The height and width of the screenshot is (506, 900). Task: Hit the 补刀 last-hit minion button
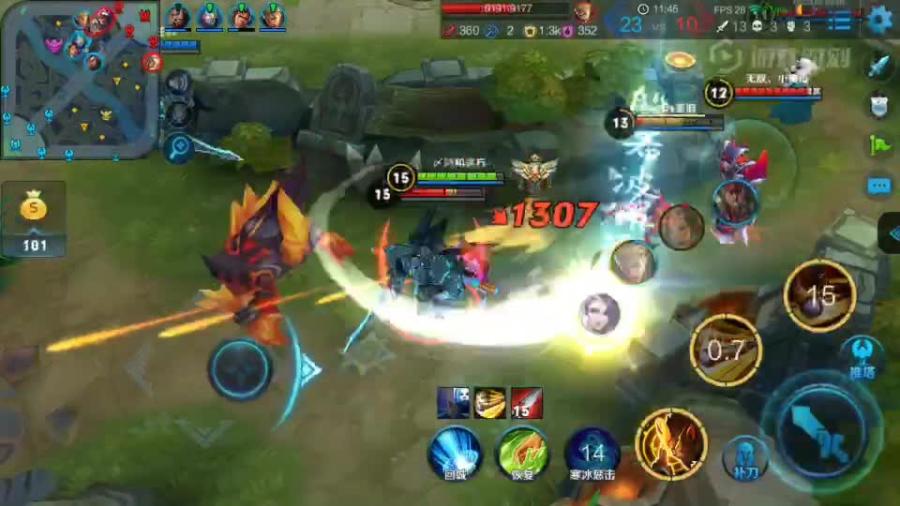(x=743, y=455)
